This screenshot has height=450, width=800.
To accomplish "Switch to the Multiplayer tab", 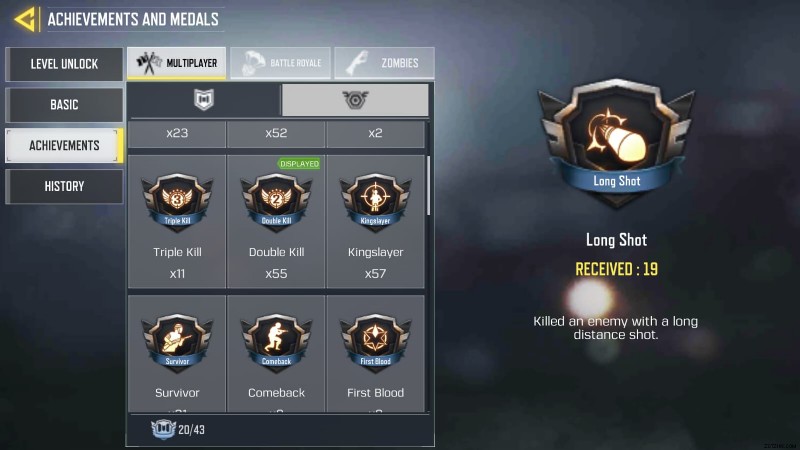I will (176, 63).
